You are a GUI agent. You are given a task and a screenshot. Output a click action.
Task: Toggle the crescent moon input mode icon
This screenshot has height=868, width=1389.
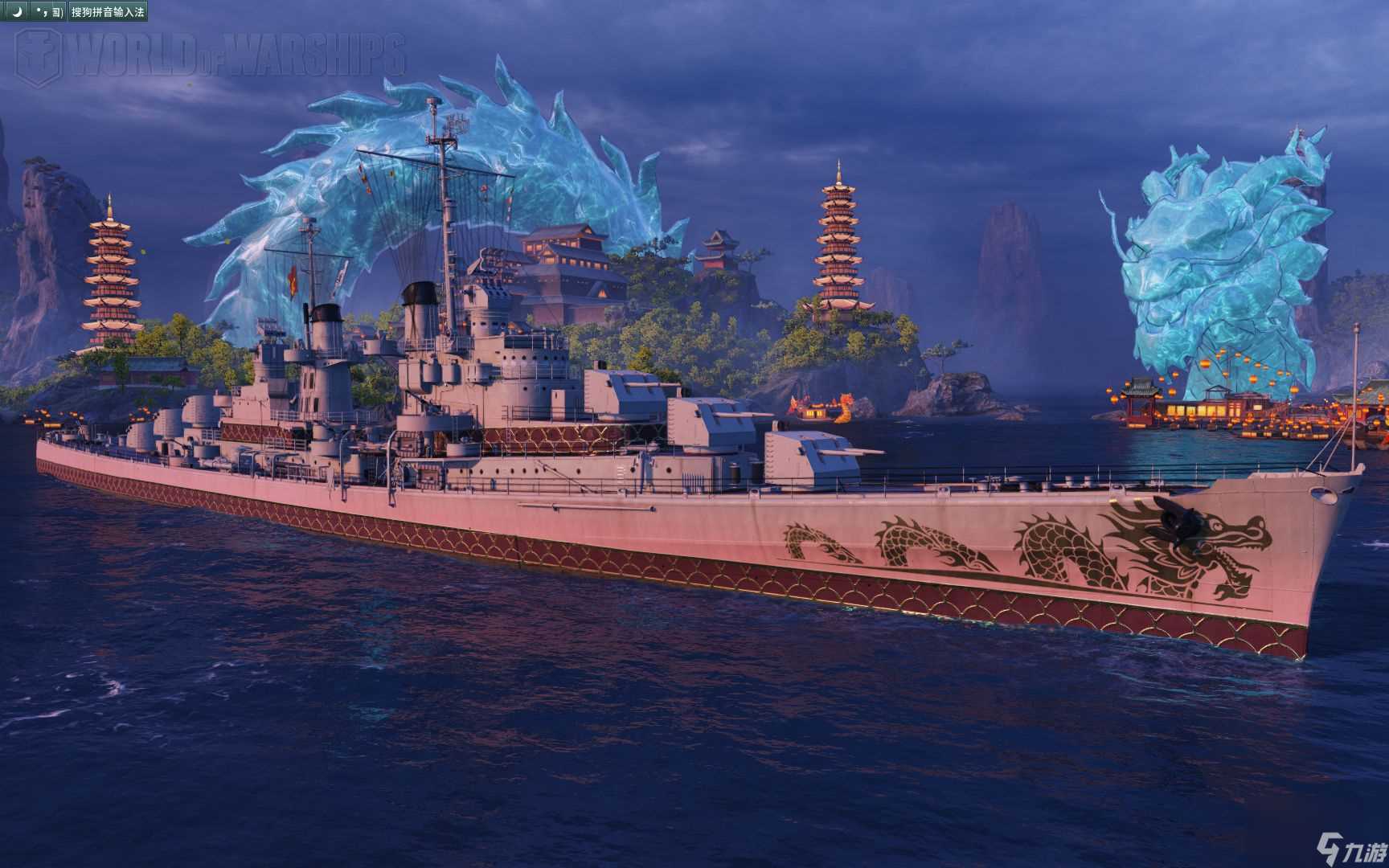pyautogui.click(x=17, y=12)
